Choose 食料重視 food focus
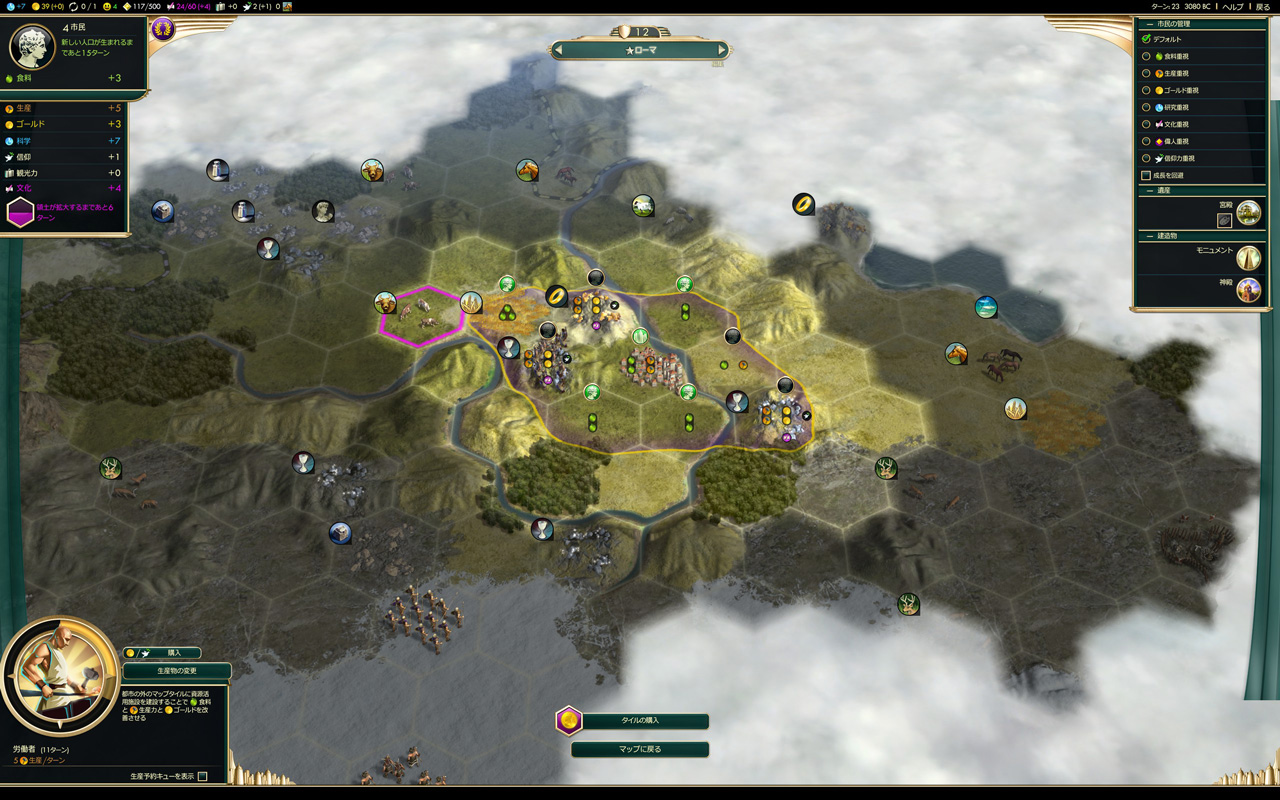This screenshot has height=800, width=1280. tap(1147, 56)
